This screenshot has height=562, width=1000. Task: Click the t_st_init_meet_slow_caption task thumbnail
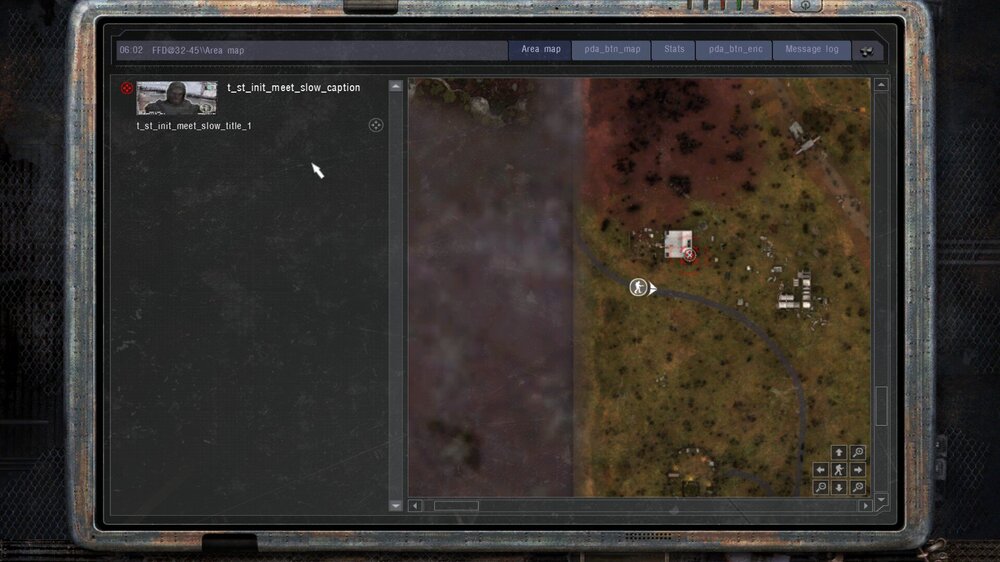coord(176,98)
